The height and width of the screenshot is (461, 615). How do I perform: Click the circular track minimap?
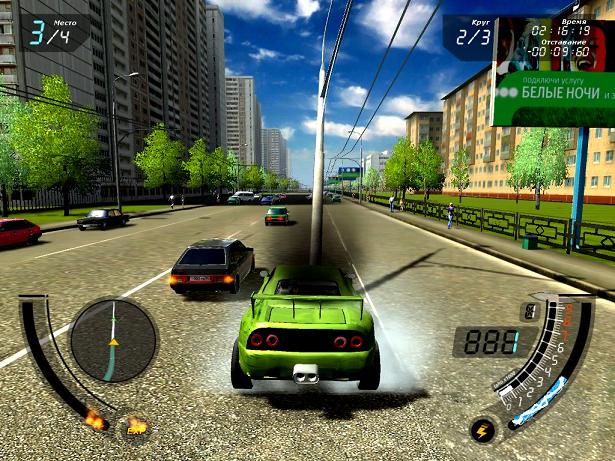113,341
